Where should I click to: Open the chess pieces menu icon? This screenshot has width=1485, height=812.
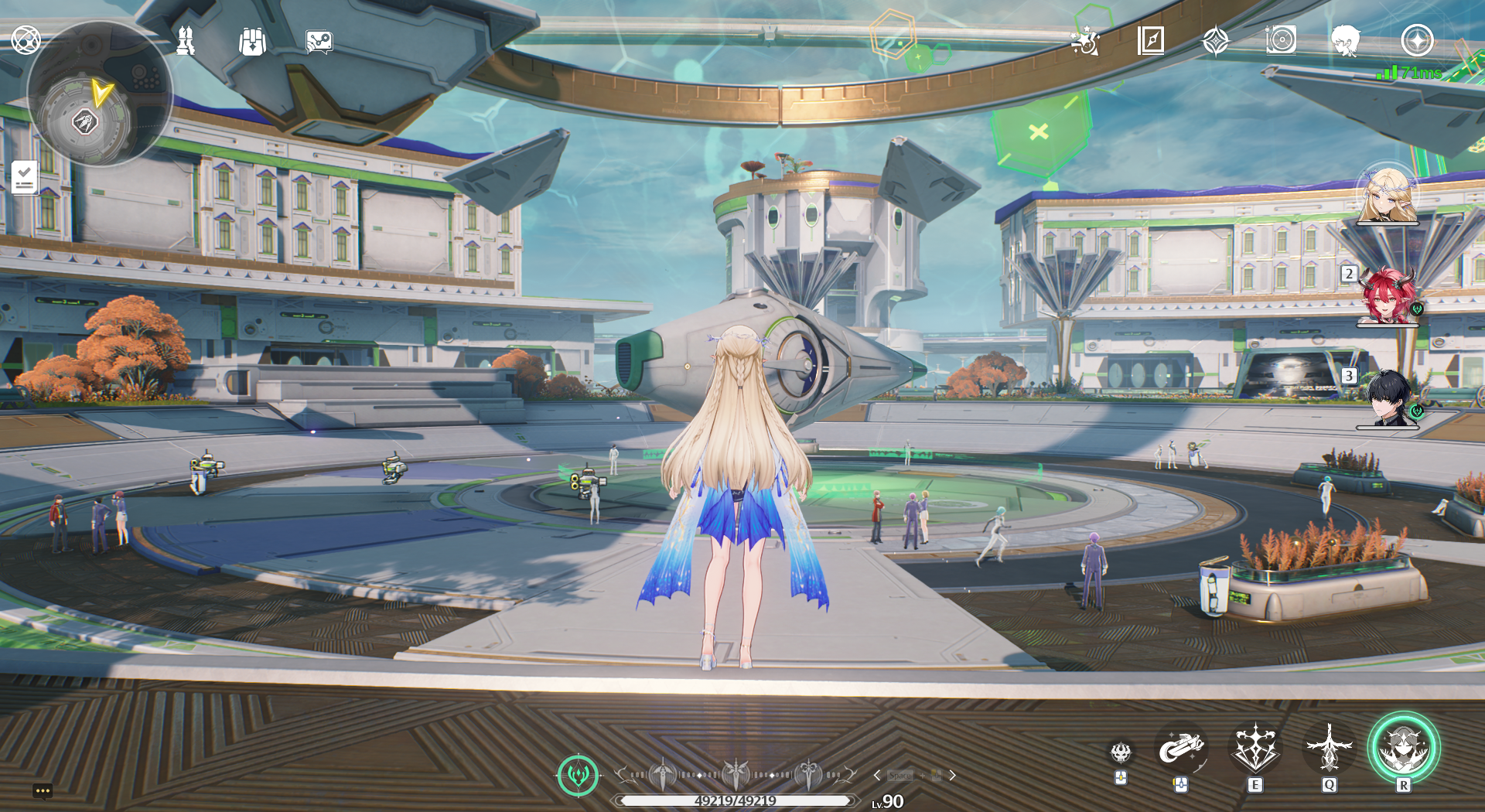pyautogui.click(x=186, y=40)
